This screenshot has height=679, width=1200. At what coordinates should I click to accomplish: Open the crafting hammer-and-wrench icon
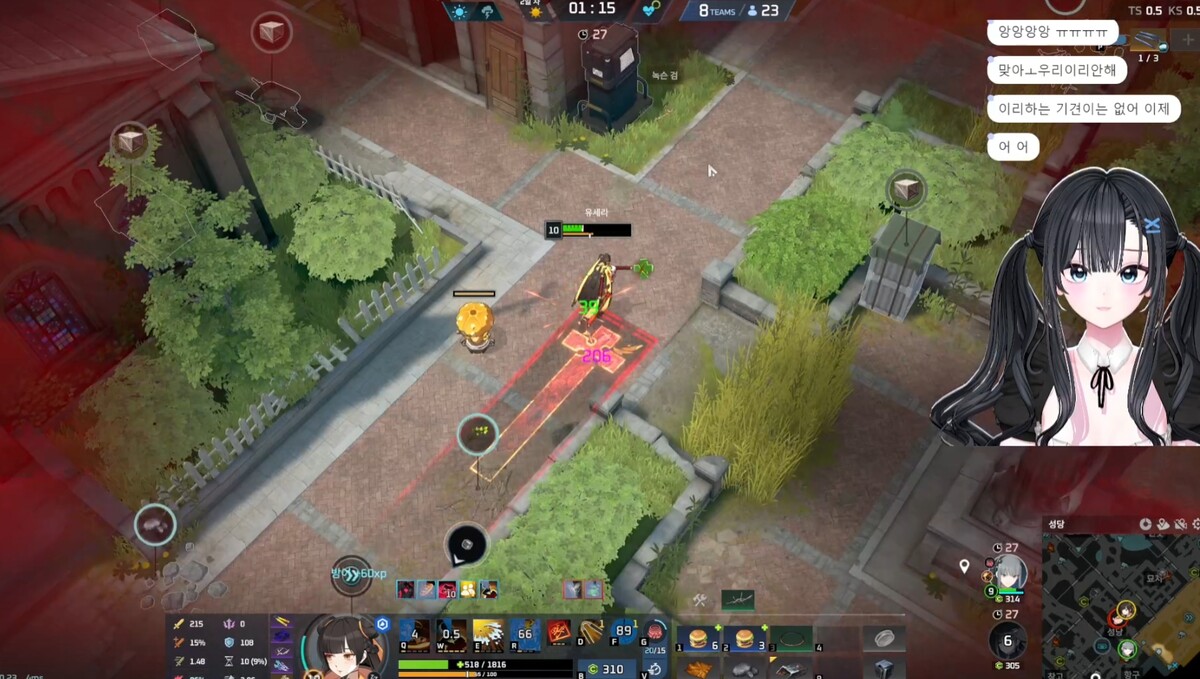click(x=700, y=600)
